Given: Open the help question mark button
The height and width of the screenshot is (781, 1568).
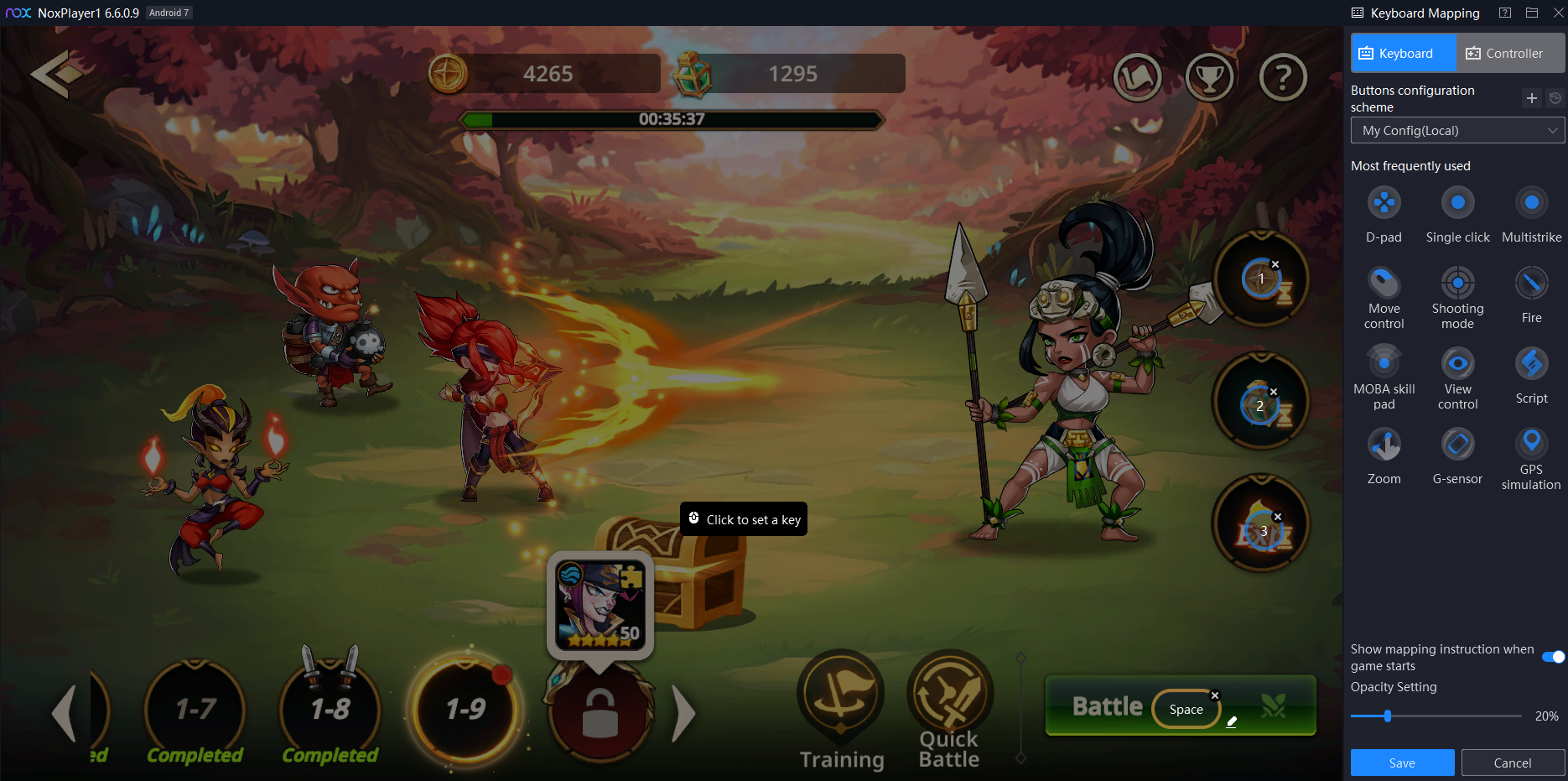Looking at the screenshot, I should tap(1282, 78).
